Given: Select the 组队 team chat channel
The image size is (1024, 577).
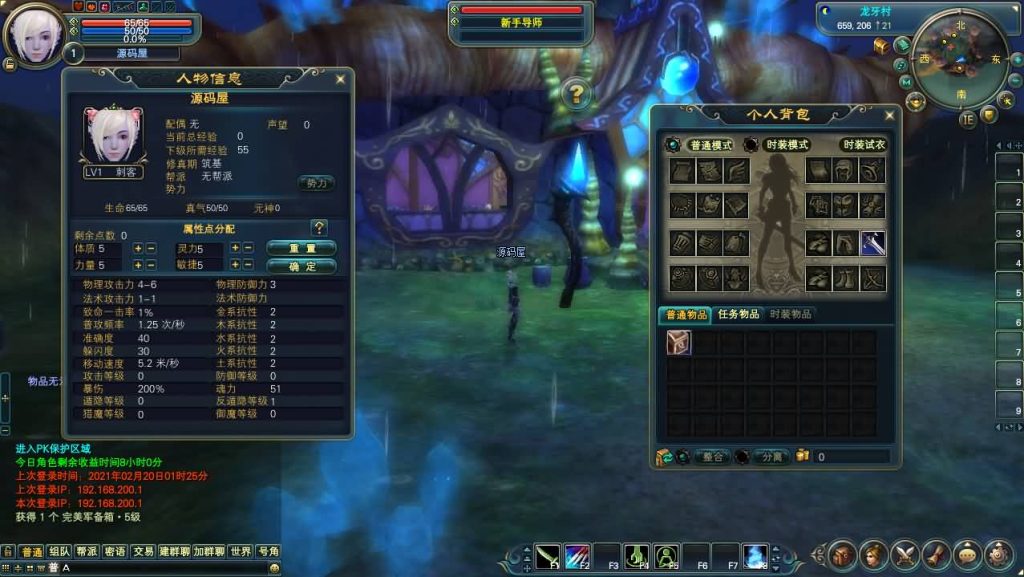Looking at the screenshot, I should [x=59, y=551].
